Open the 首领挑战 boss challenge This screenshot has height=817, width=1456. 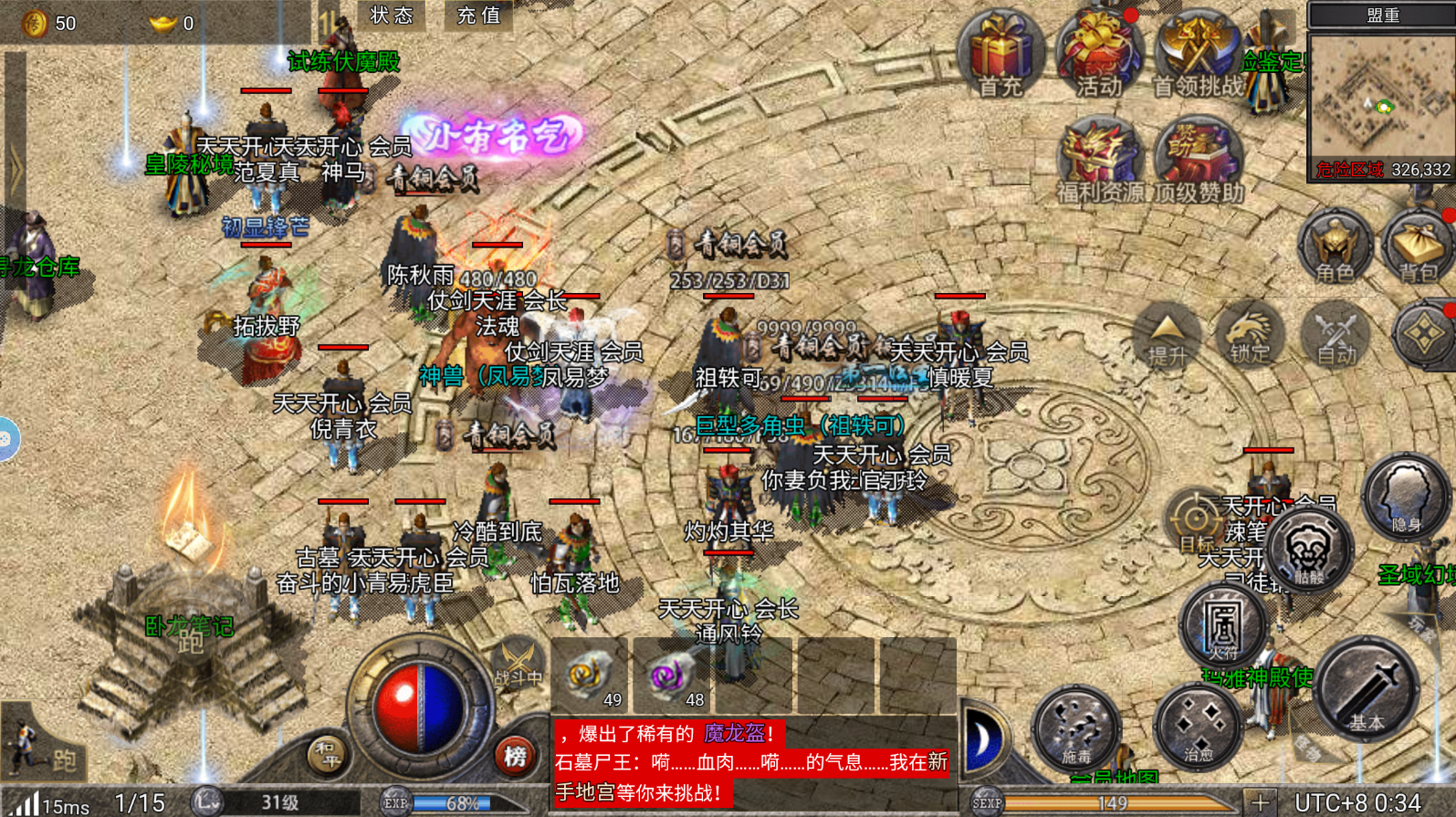pyautogui.click(x=1198, y=55)
